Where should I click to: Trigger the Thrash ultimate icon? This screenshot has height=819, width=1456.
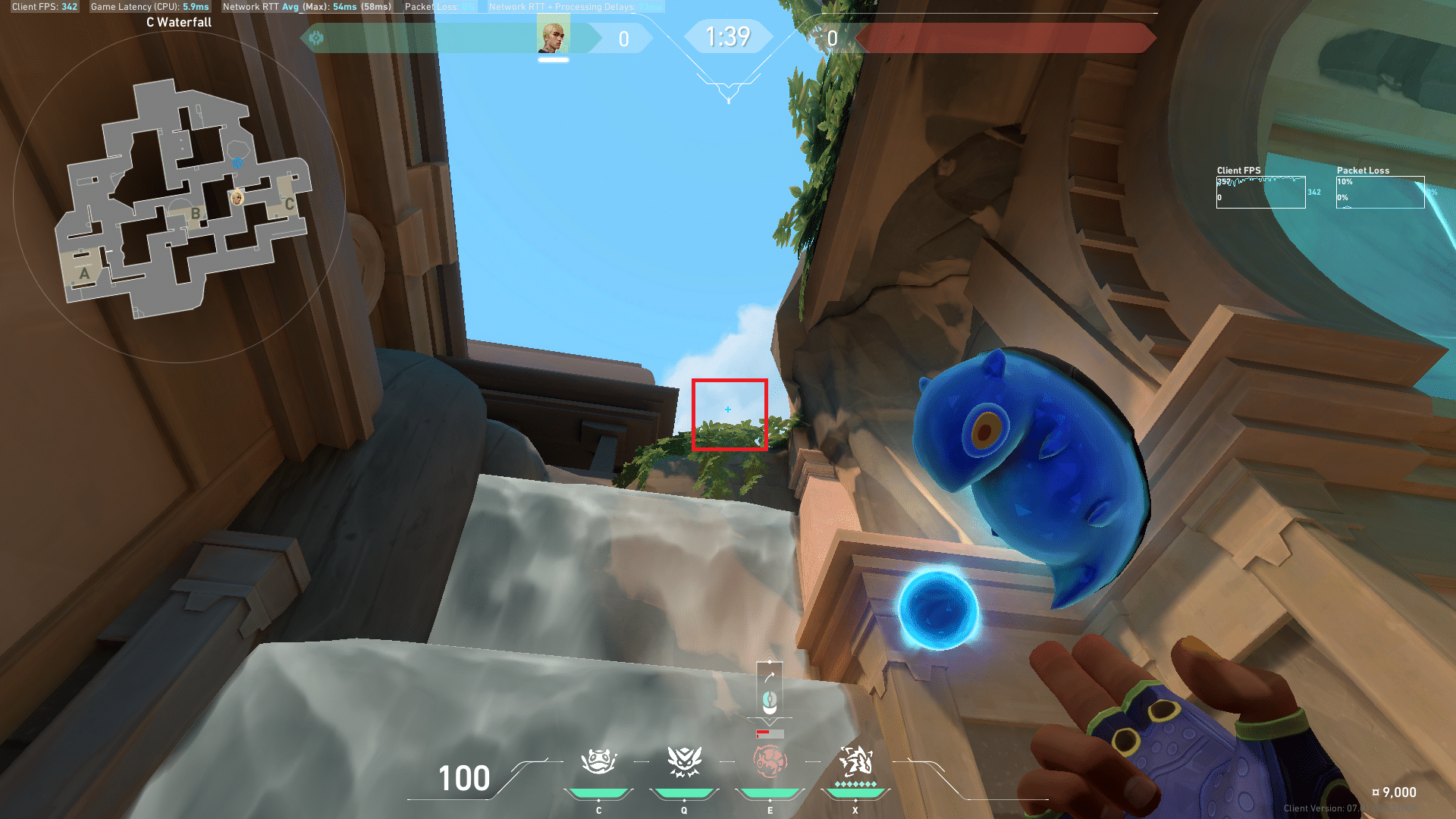click(855, 761)
